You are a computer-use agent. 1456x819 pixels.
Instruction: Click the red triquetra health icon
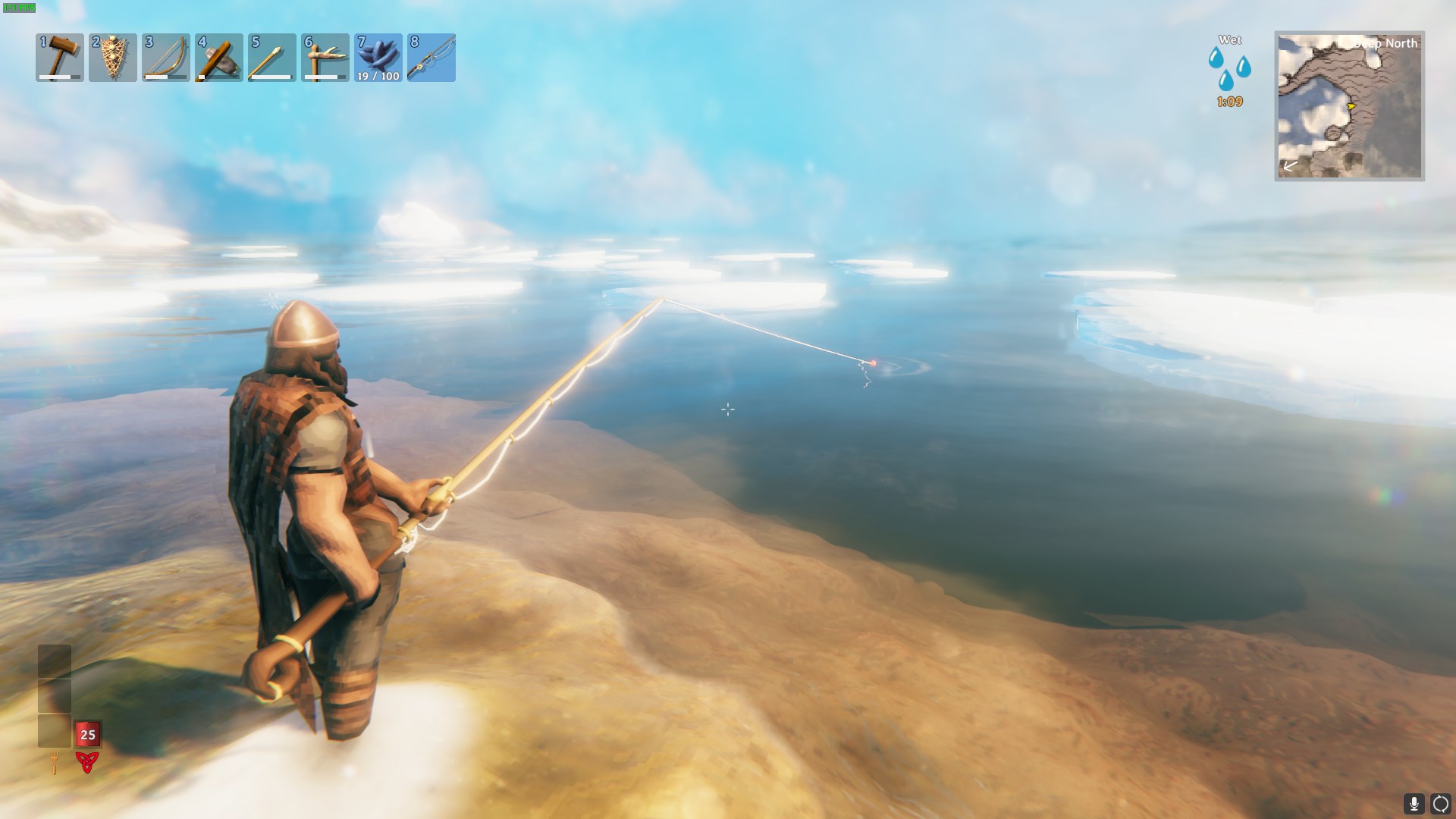click(87, 761)
